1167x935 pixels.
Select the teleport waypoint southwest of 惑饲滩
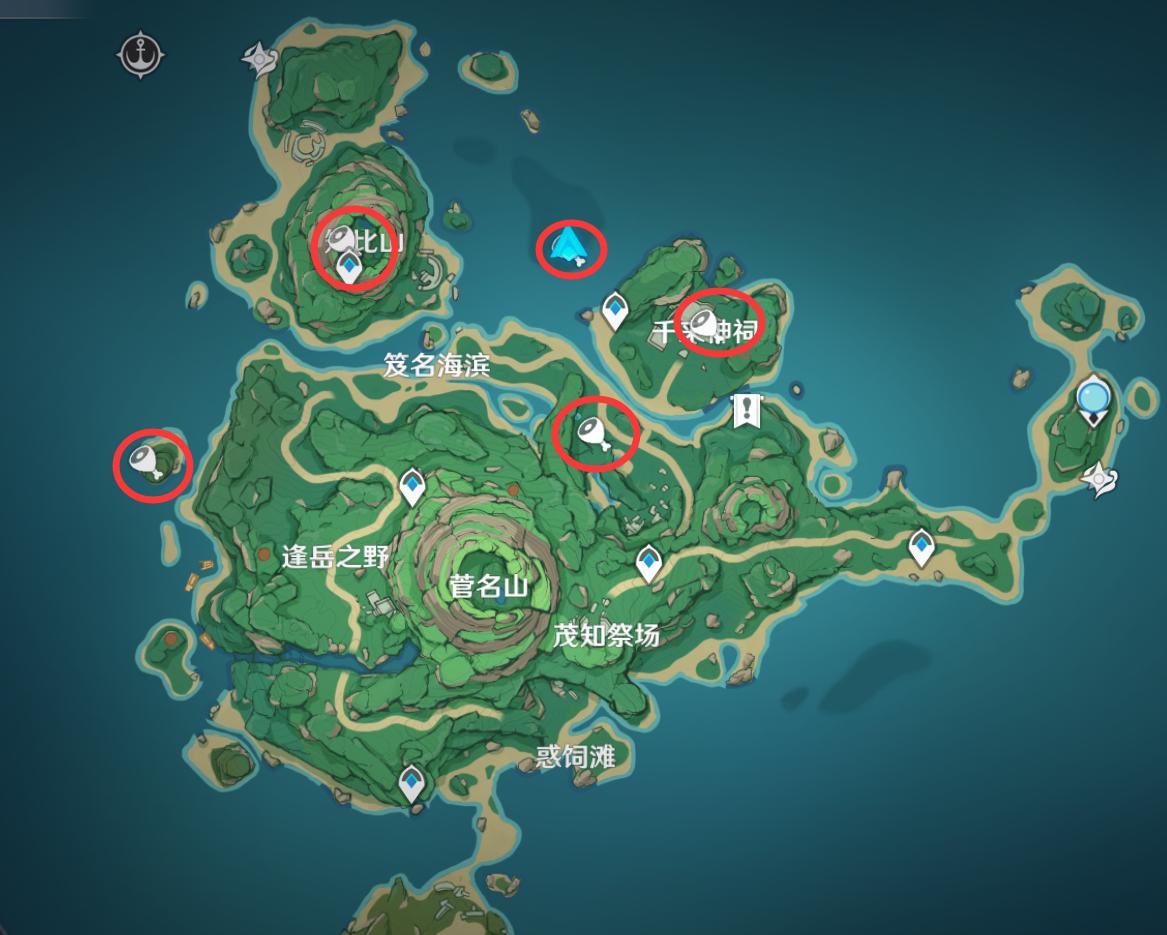click(412, 782)
